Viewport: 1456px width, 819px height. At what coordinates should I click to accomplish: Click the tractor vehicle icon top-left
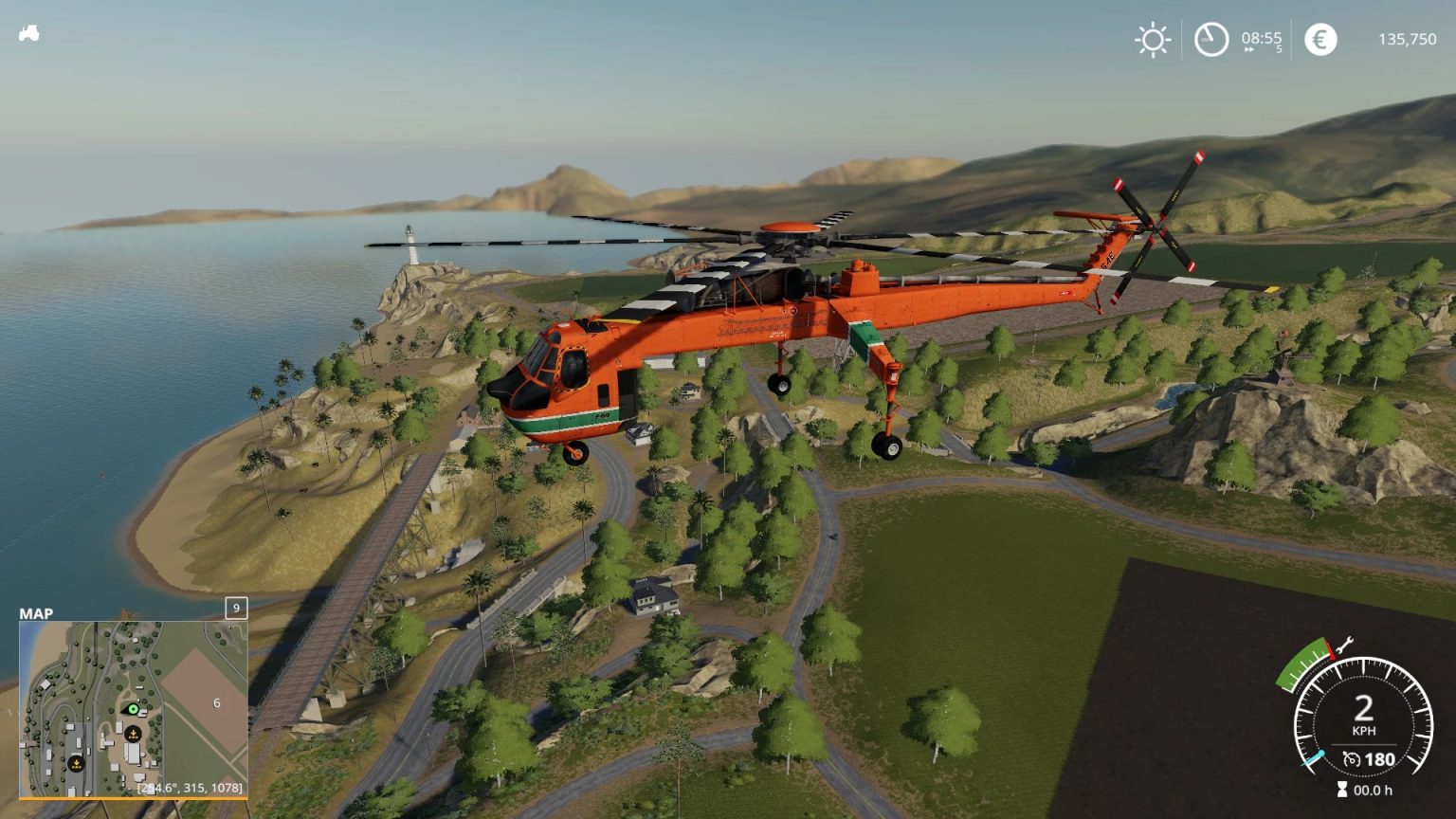[x=30, y=33]
